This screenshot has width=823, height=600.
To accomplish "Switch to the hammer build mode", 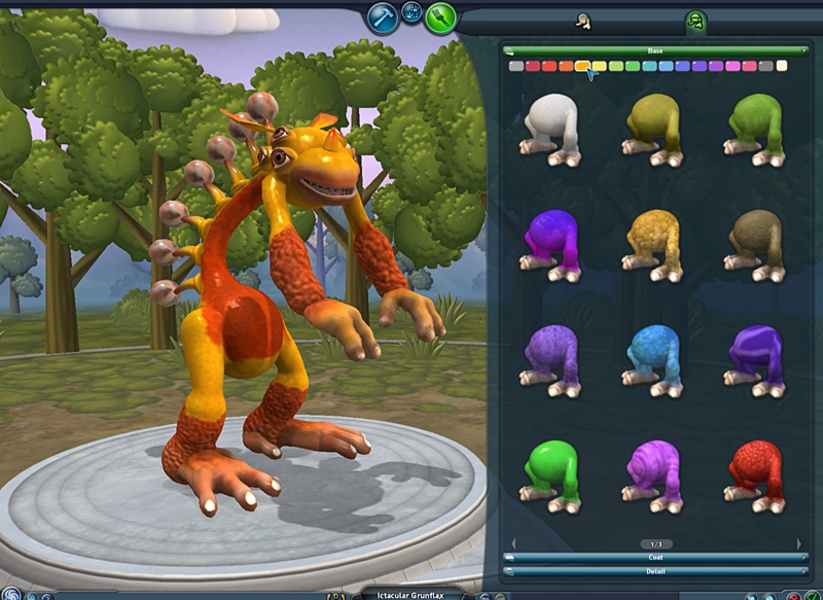I will point(383,17).
